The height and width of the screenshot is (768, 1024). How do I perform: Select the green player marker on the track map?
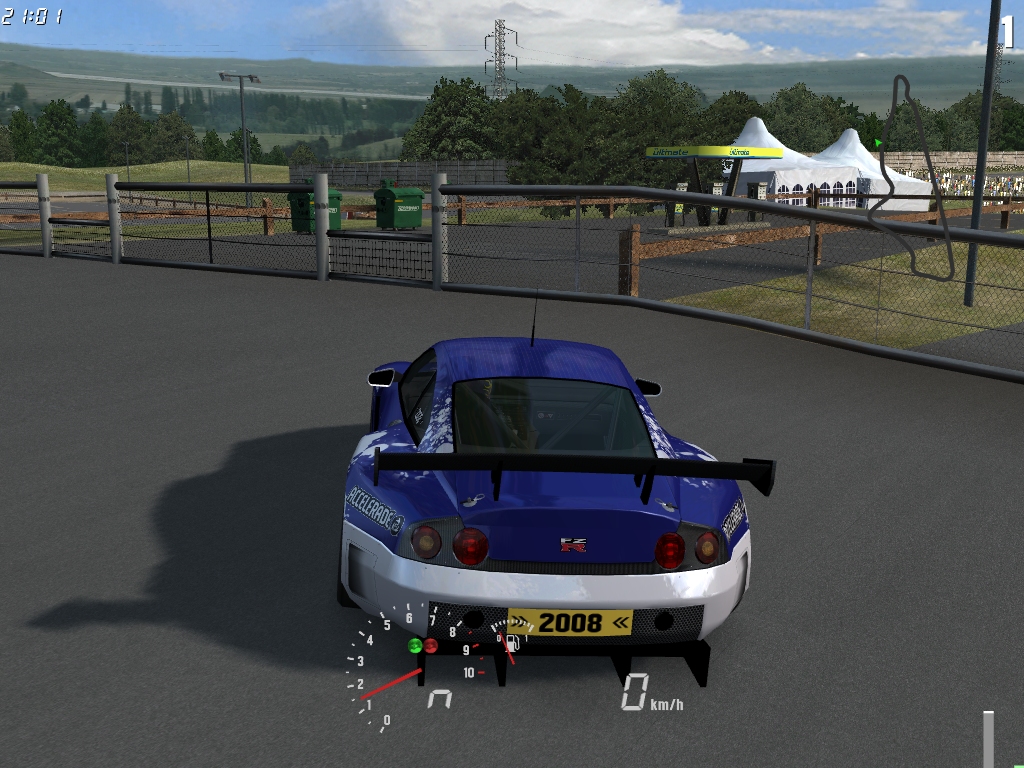pos(878,143)
